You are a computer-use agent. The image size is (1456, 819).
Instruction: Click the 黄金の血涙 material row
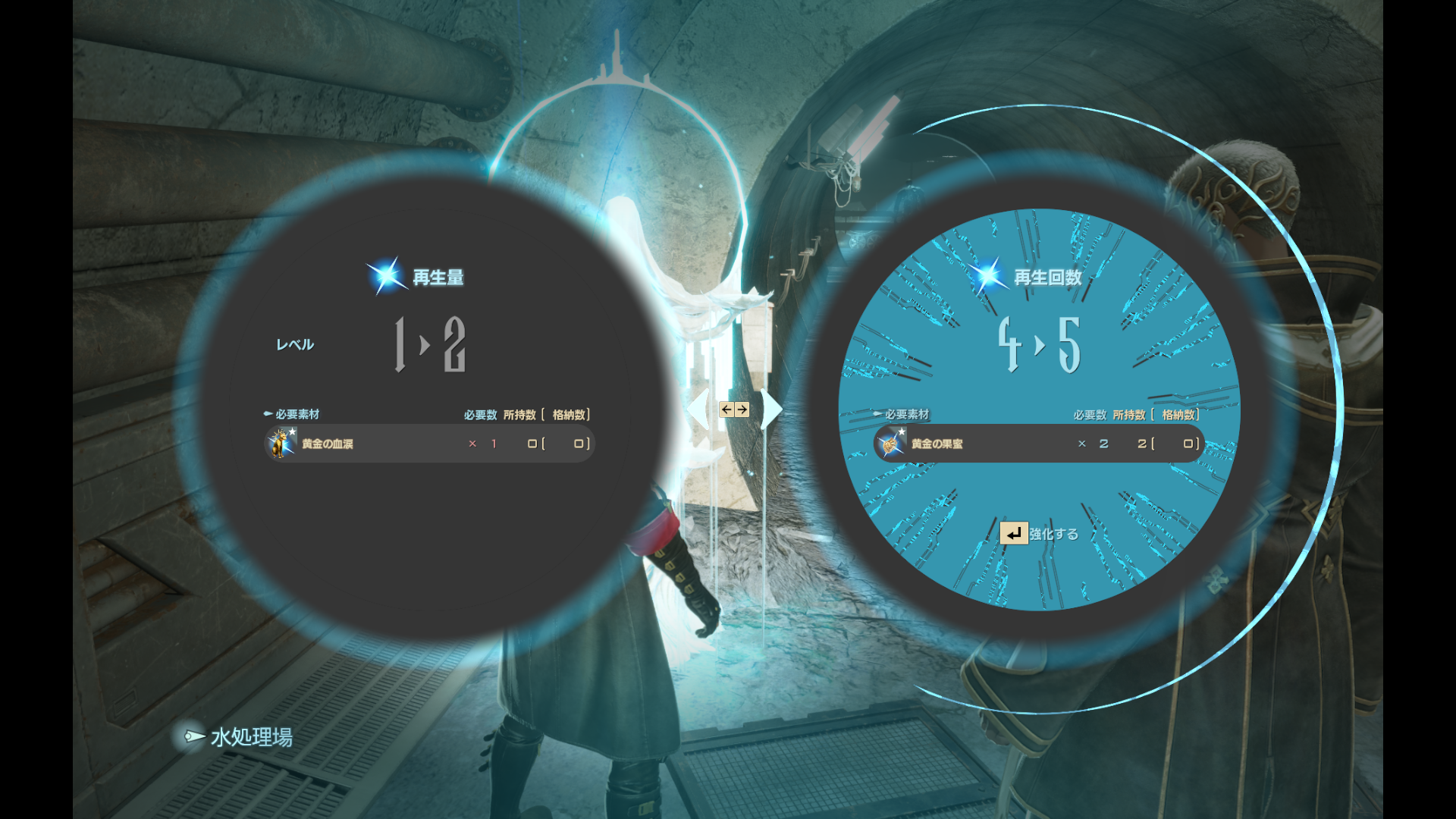tap(429, 444)
